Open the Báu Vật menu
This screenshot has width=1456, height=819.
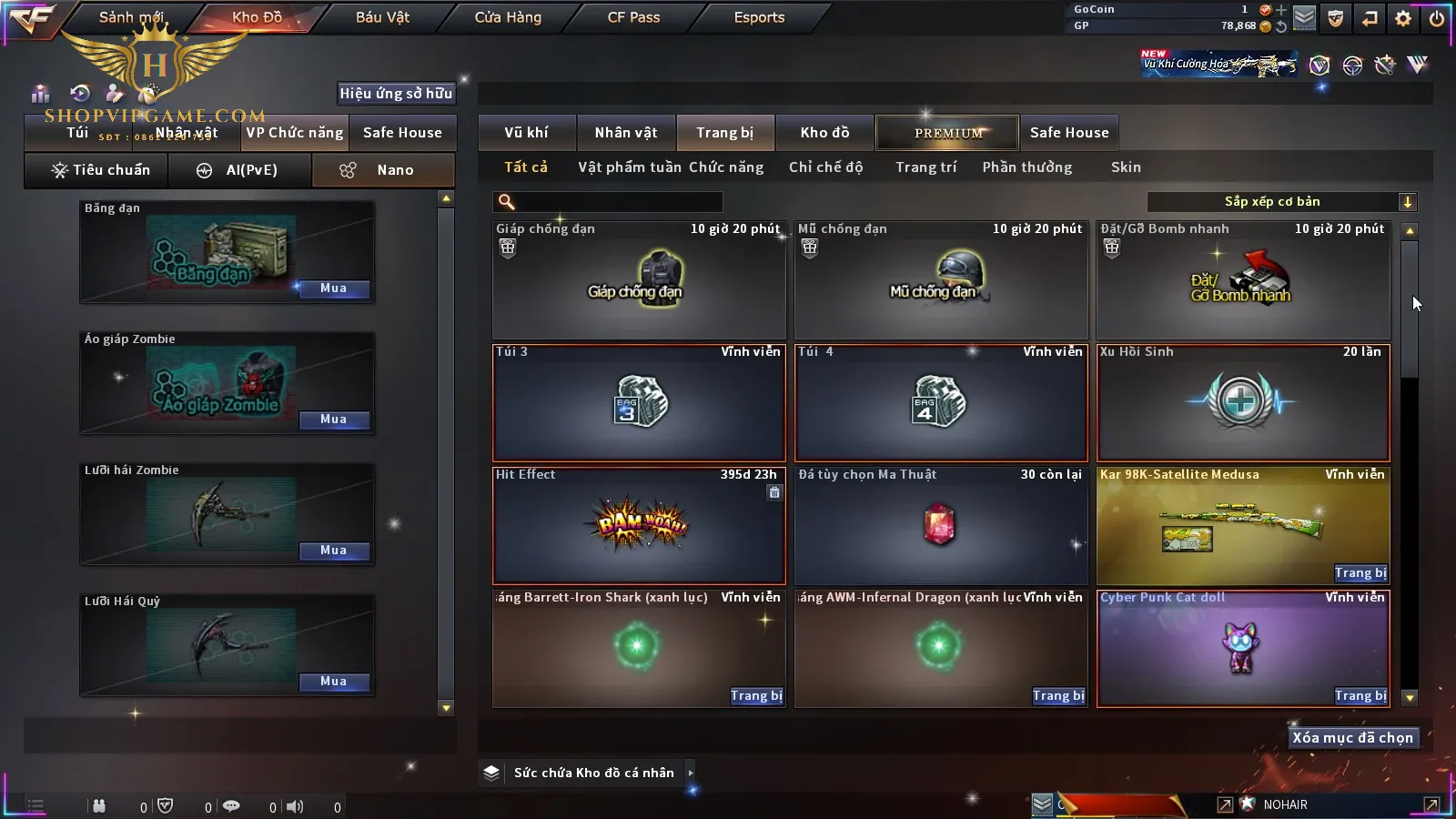click(x=382, y=17)
